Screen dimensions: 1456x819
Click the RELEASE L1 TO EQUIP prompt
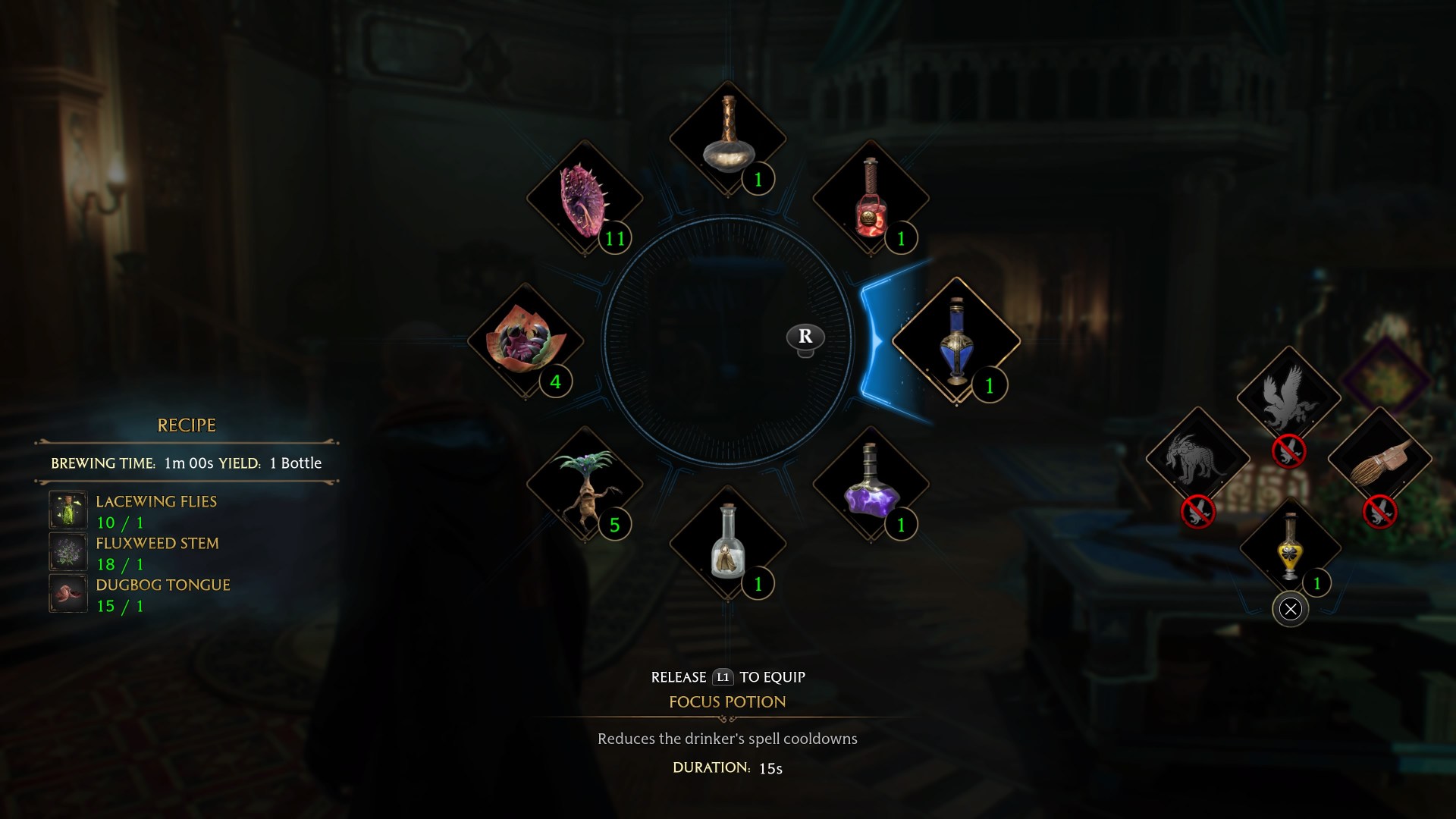pos(728,677)
